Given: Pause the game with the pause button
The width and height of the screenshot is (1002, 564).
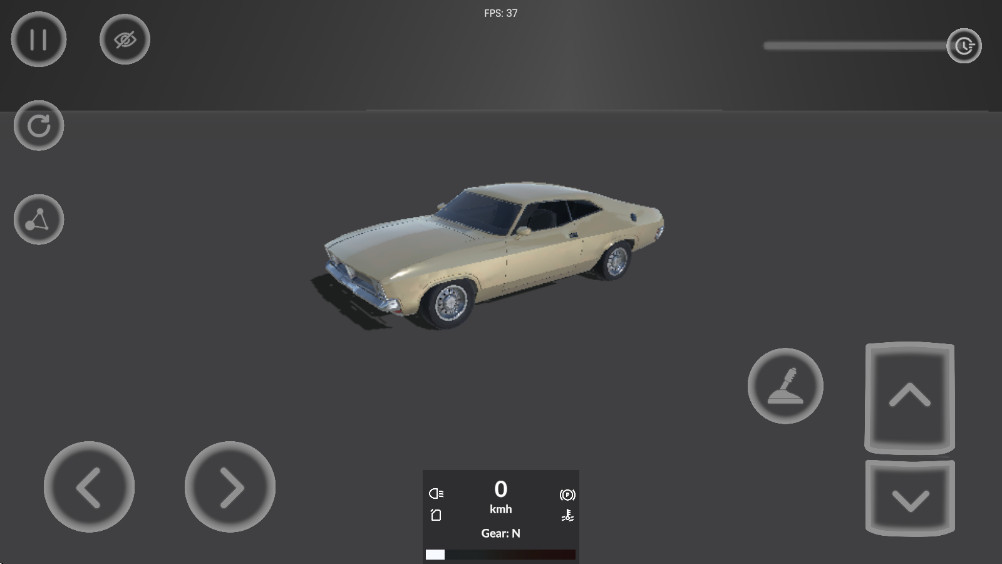Looking at the screenshot, I should coord(39,40).
